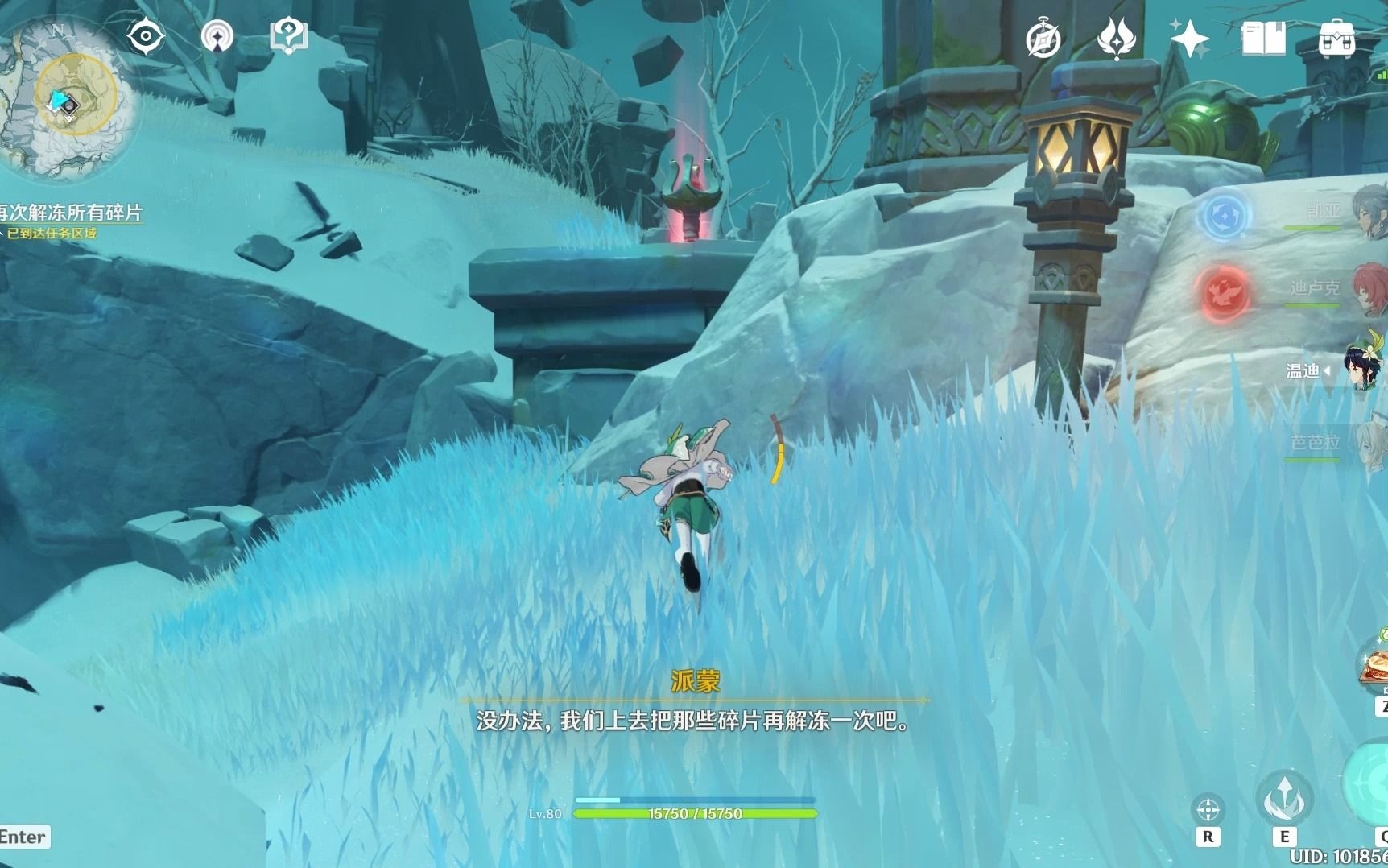Open the quest menu question-mark icon
Viewport: 1388px width, 868px height.
pos(288,37)
